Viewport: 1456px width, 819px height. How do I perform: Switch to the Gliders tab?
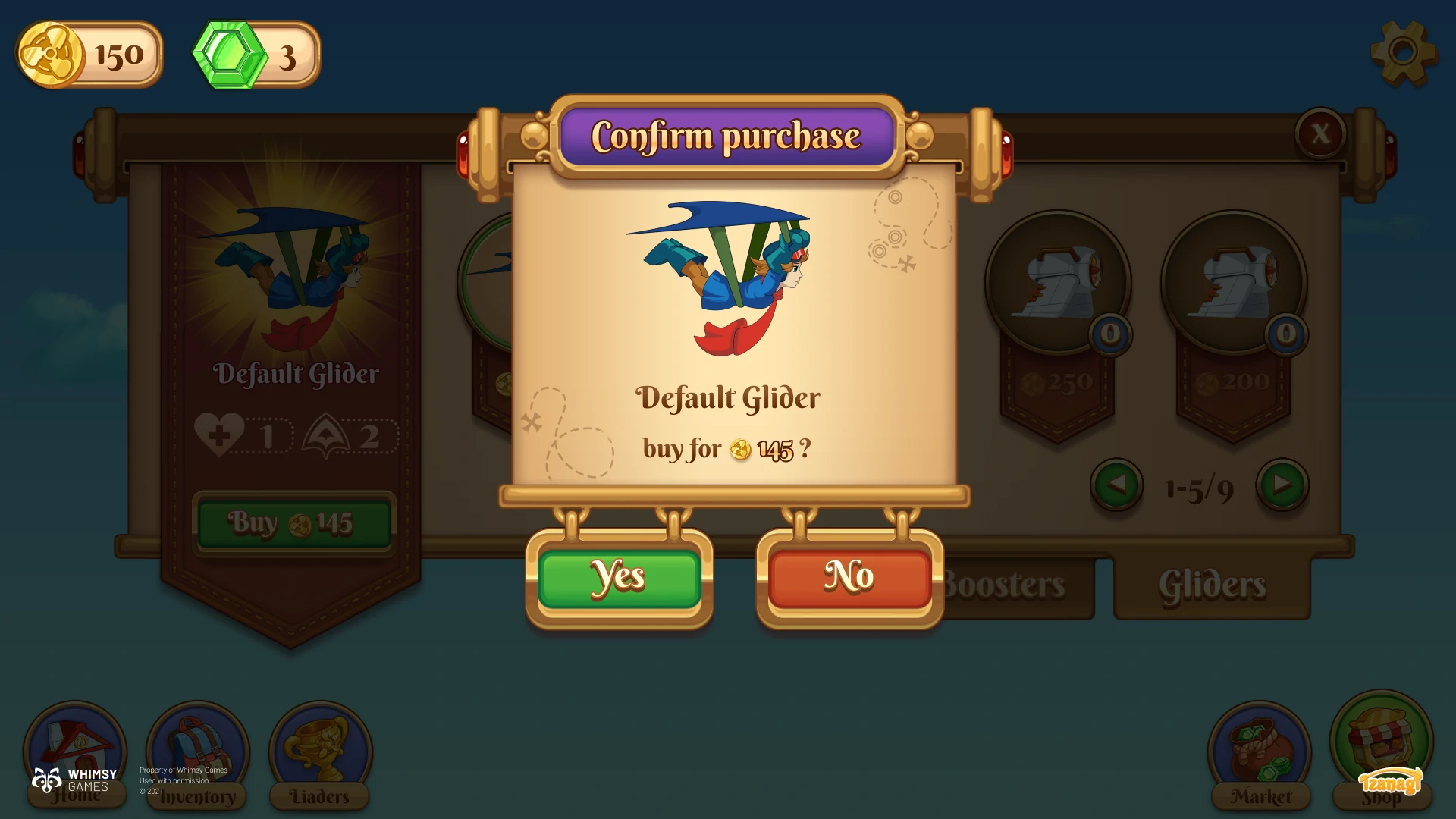pos(1212,587)
